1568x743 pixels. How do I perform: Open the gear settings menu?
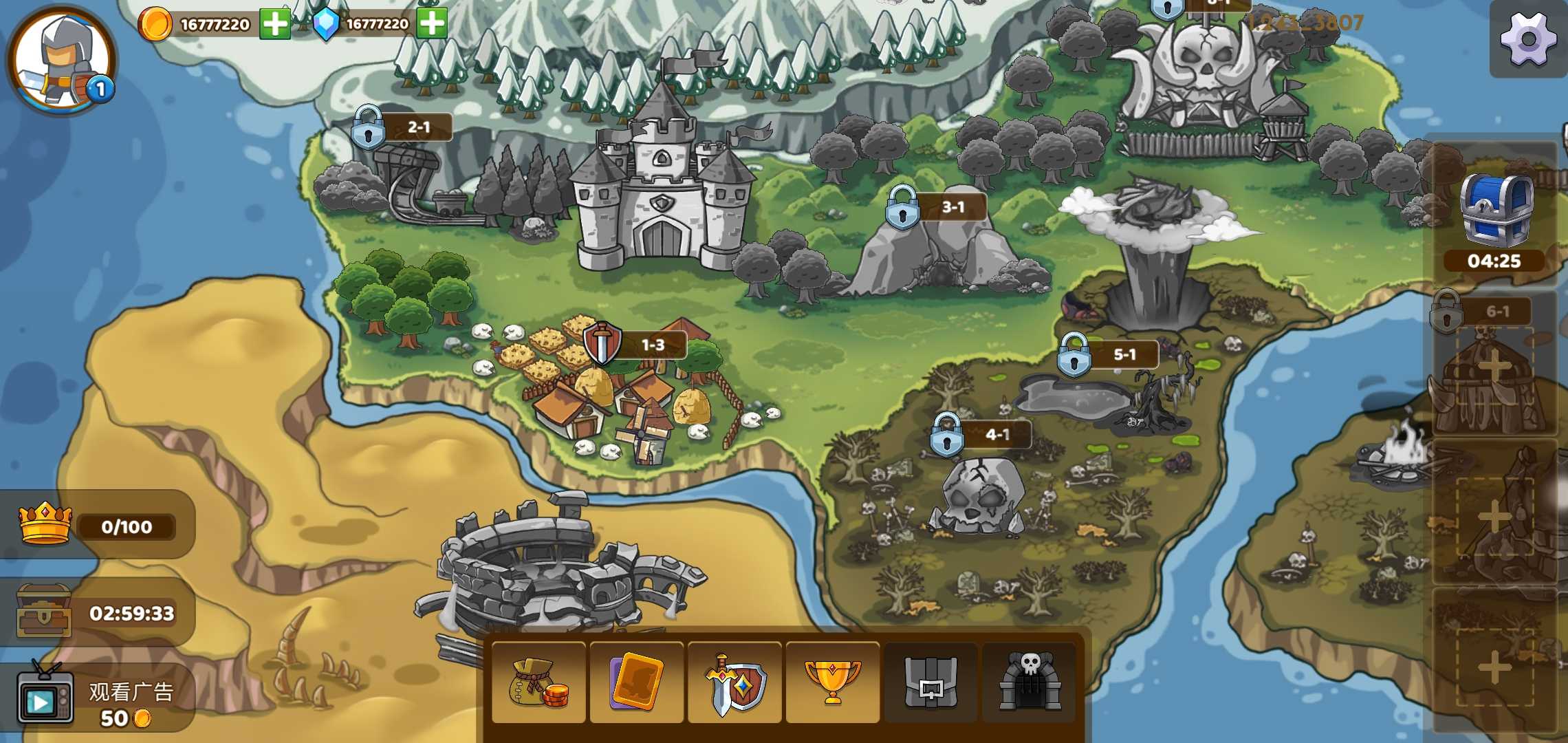[x=1528, y=40]
